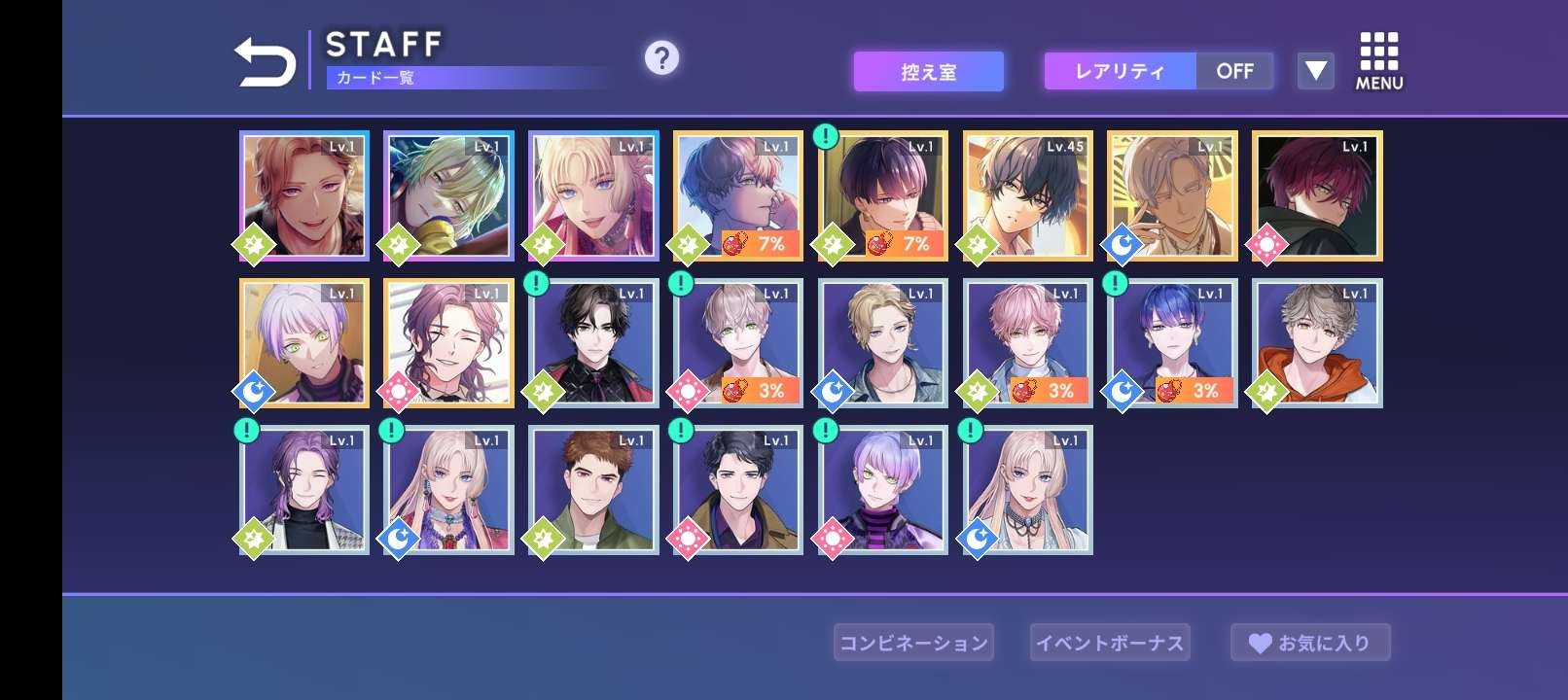Flip sort order with the triangle arrow
1568x700 pixels.
[1315, 71]
